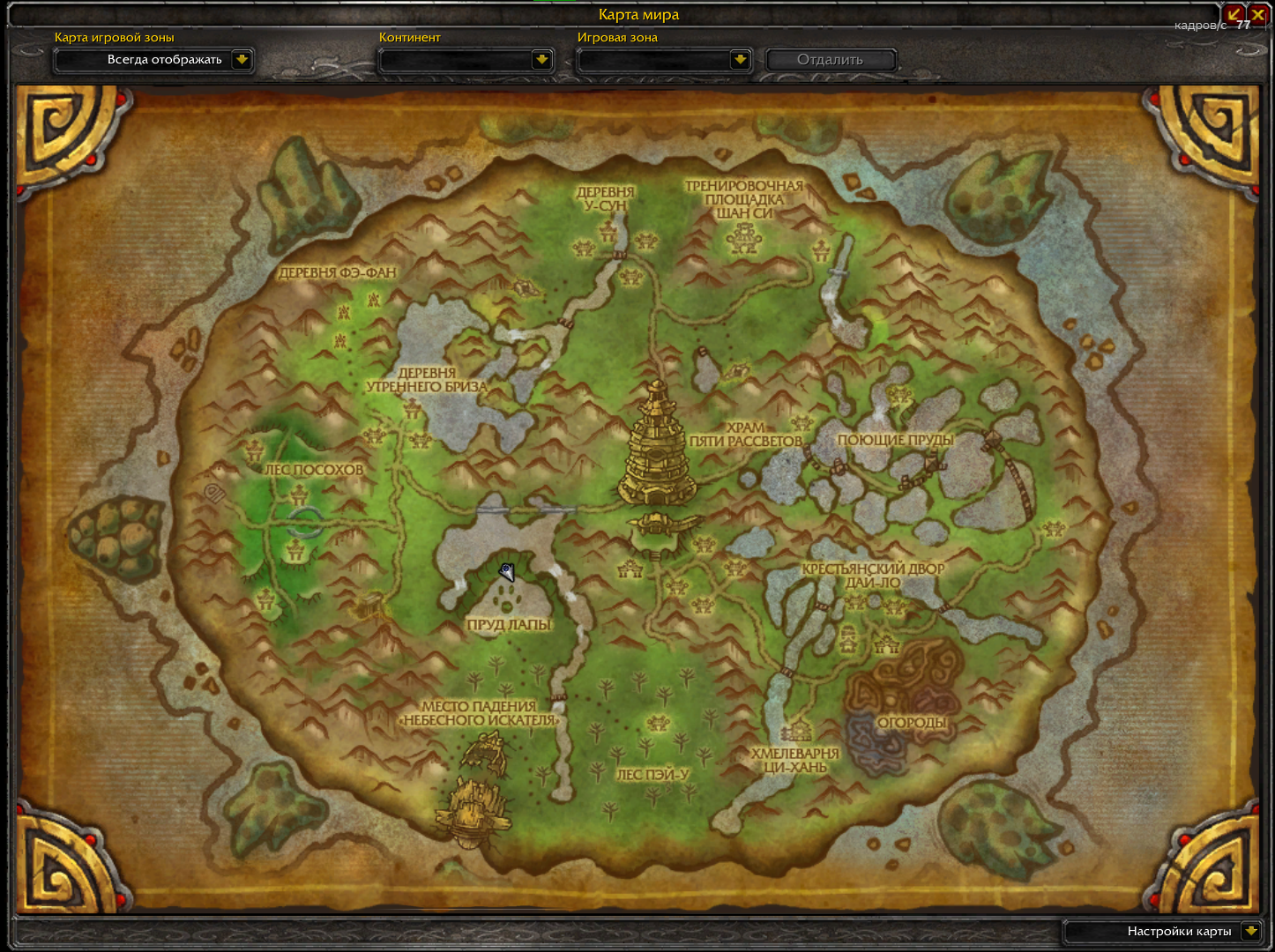Close the world map window
The height and width of the screenshot is (952, 1275).
[1258, 14]
